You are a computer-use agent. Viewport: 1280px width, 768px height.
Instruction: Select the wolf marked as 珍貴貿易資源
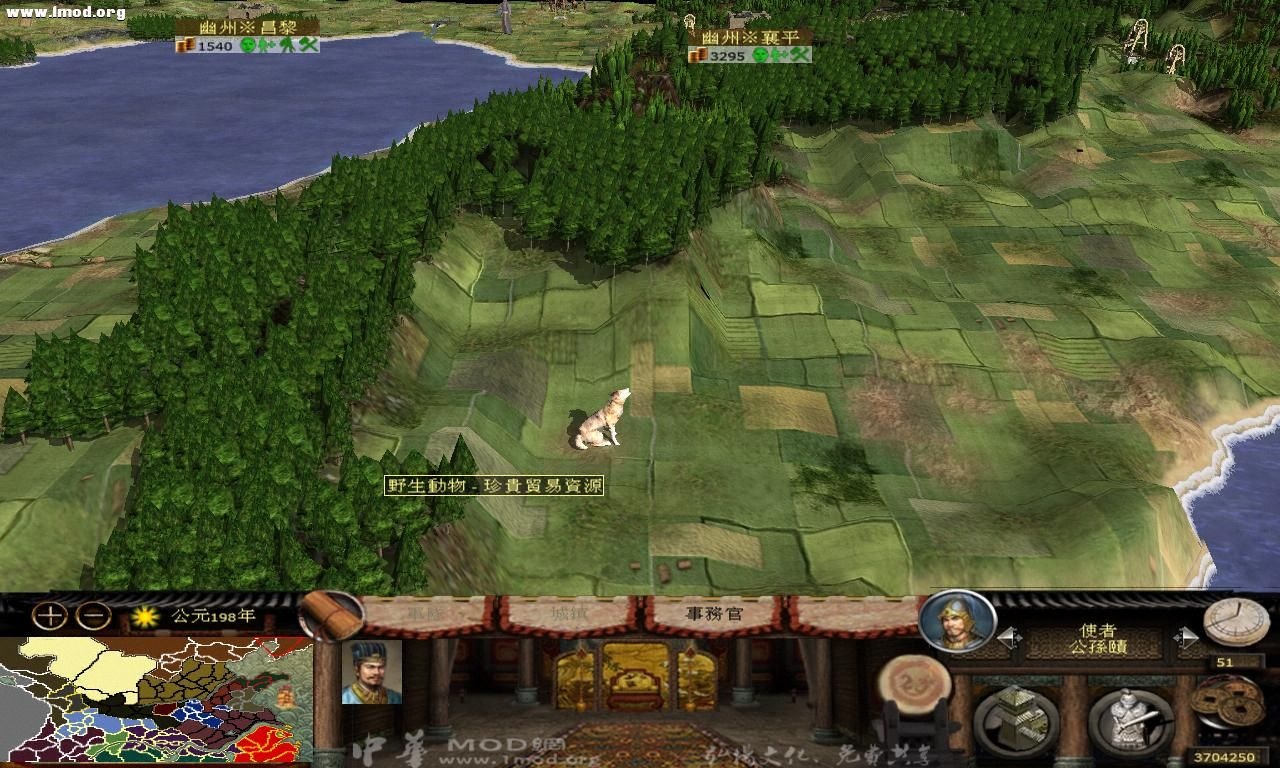(600, 420)
